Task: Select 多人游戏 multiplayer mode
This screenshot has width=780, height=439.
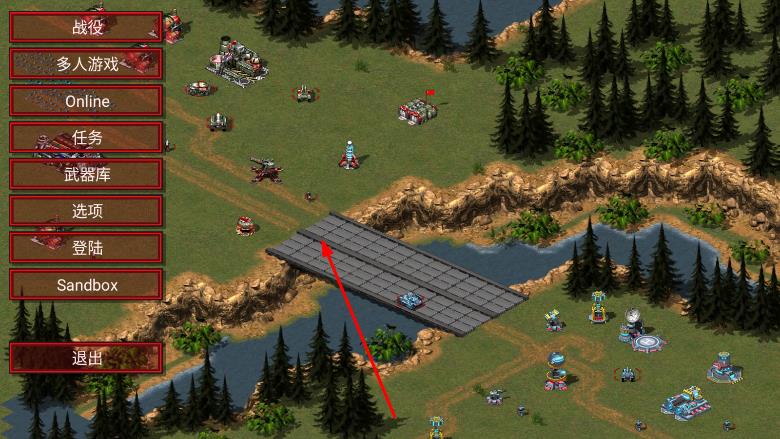Action: click(x=86, y=64)
